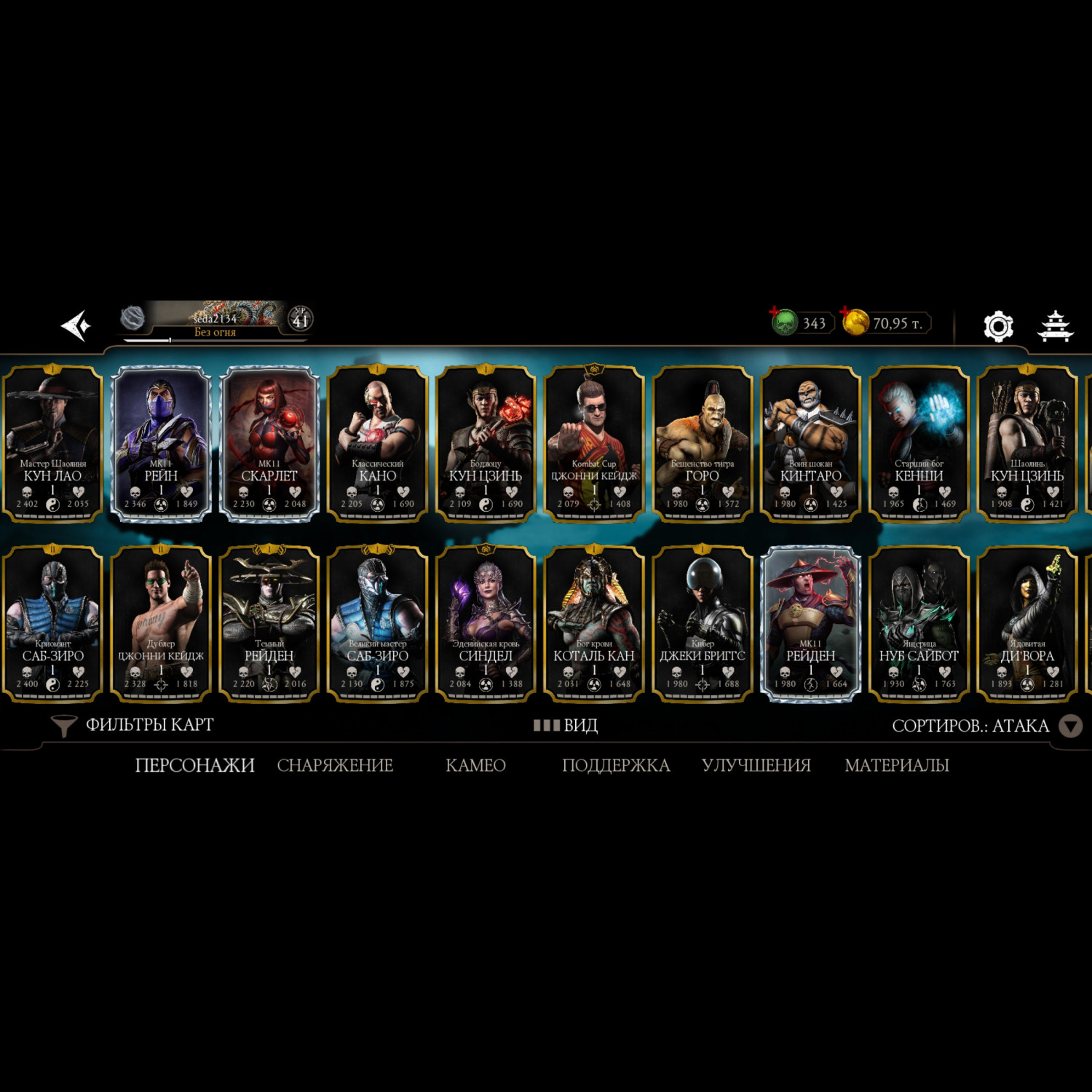Select the MK11 Skarlet card
The height and width of the screenshot is (1092, 1092).
click(269, 443)
